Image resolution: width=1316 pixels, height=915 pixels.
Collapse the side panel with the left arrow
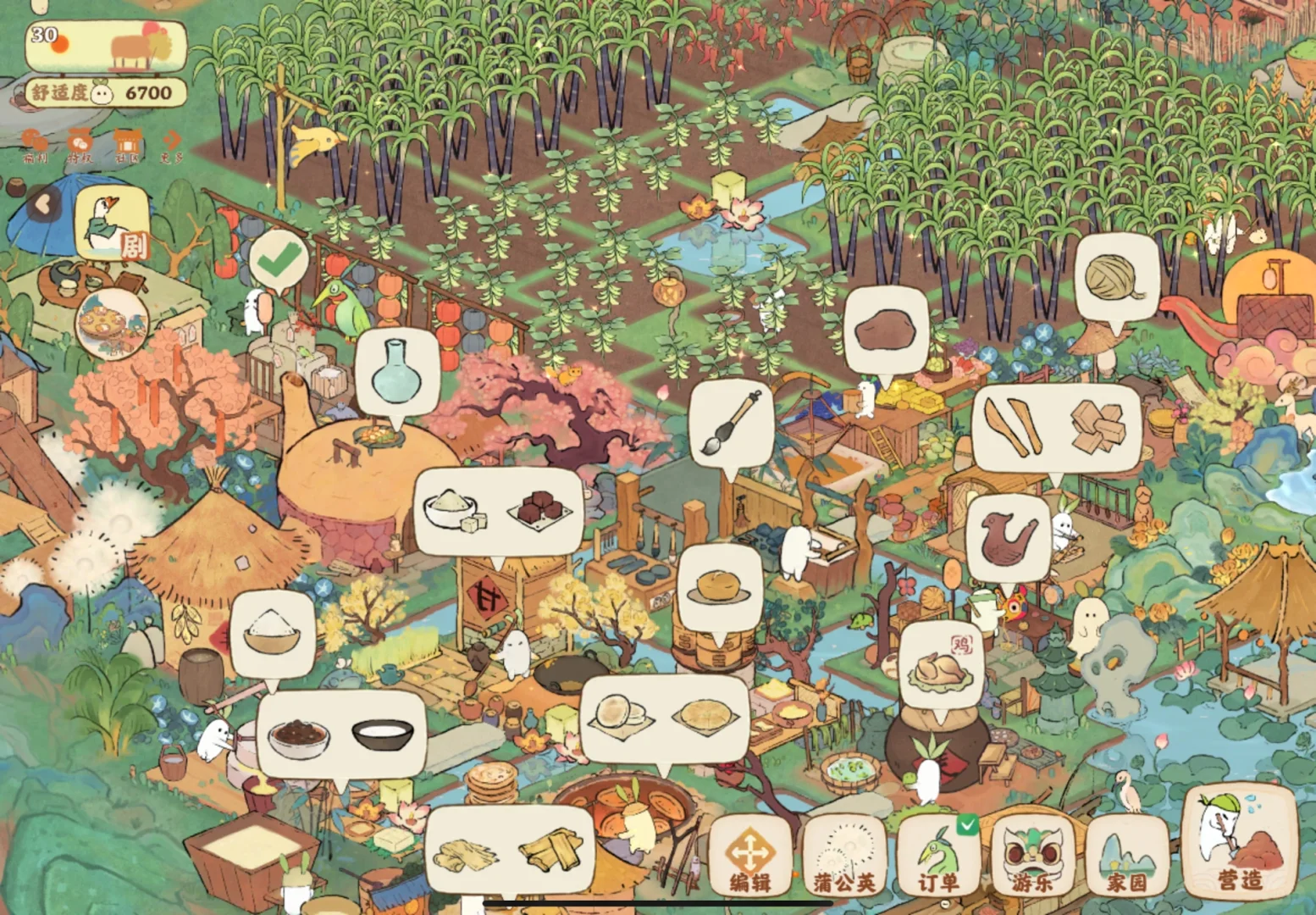(x=43, y=203)
